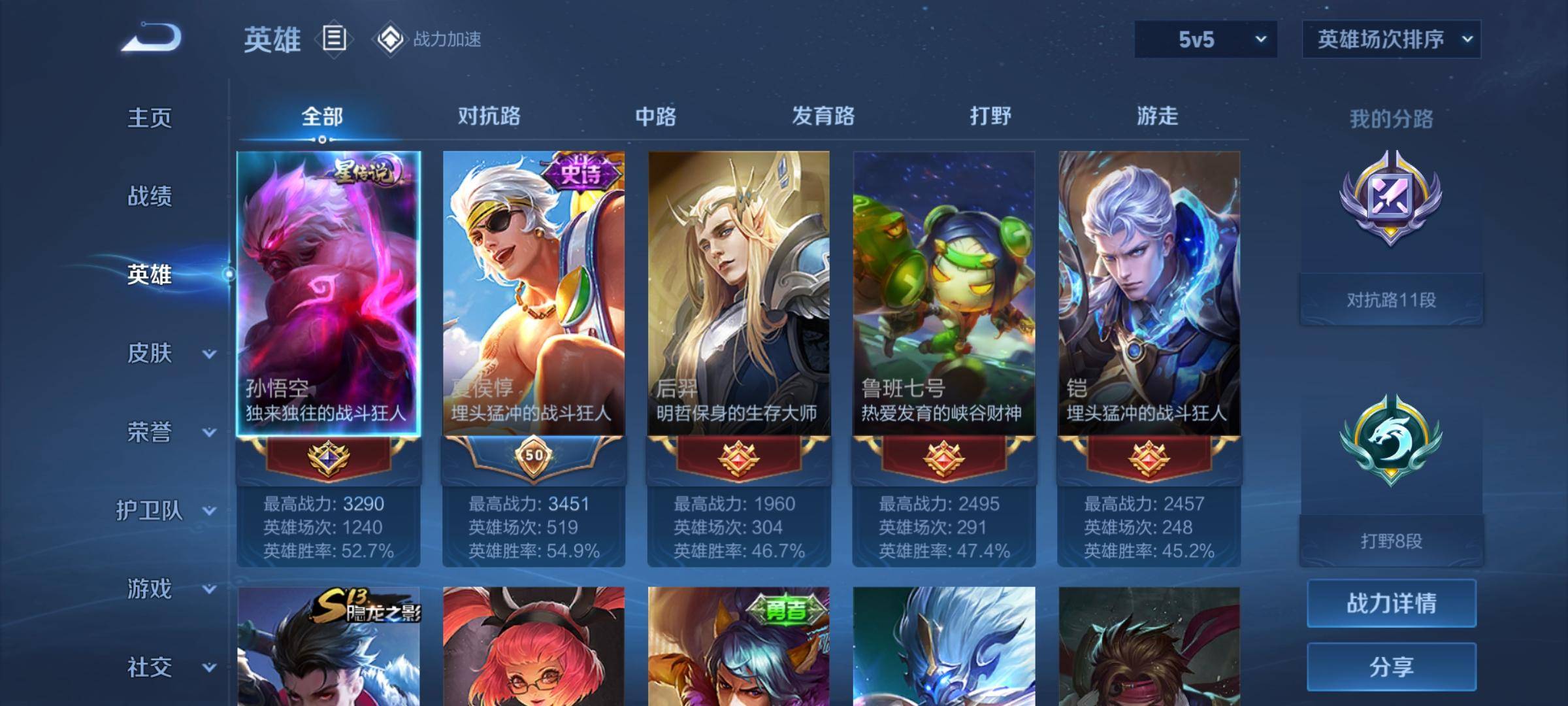Viewport: 1568px width, 706px height.
Task: Select the 孙悟空 hero card
Action: click(x=328, y=294)
